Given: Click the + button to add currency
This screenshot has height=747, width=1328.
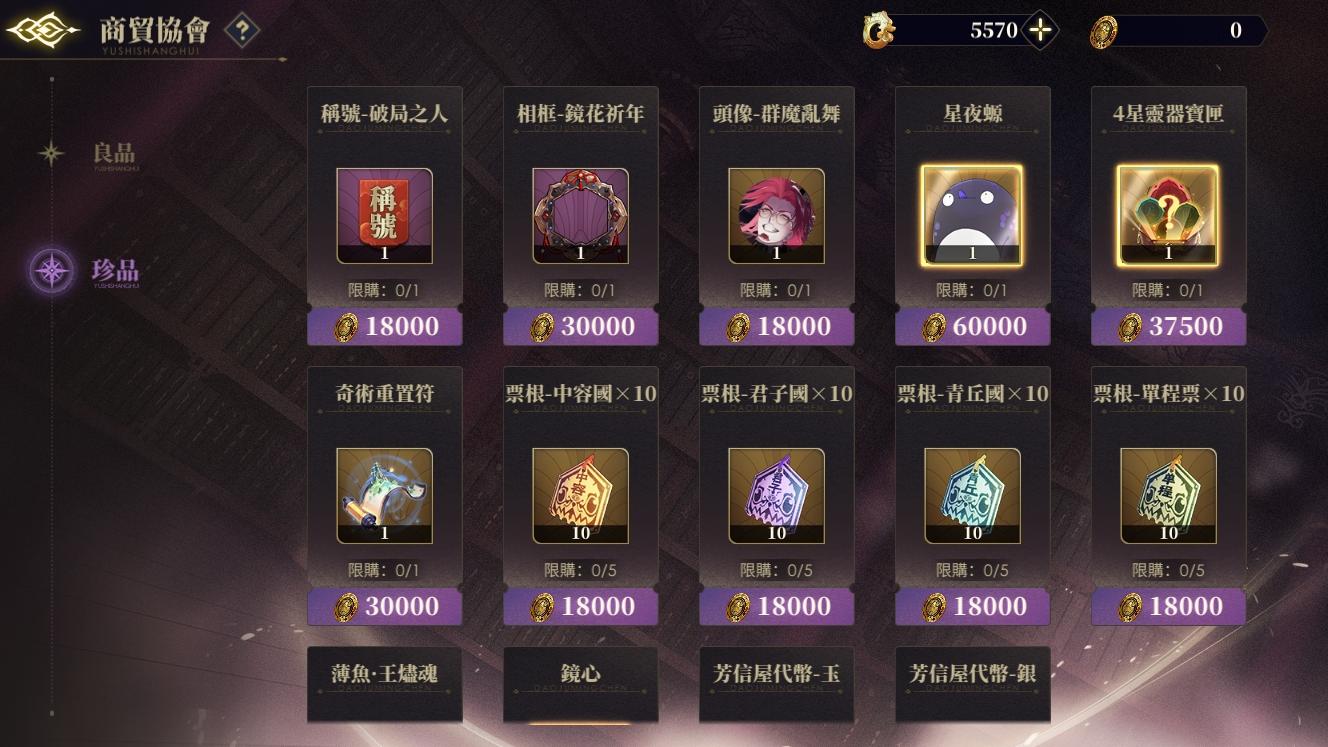Looking at the screenshot, I should click(1038, 29).
